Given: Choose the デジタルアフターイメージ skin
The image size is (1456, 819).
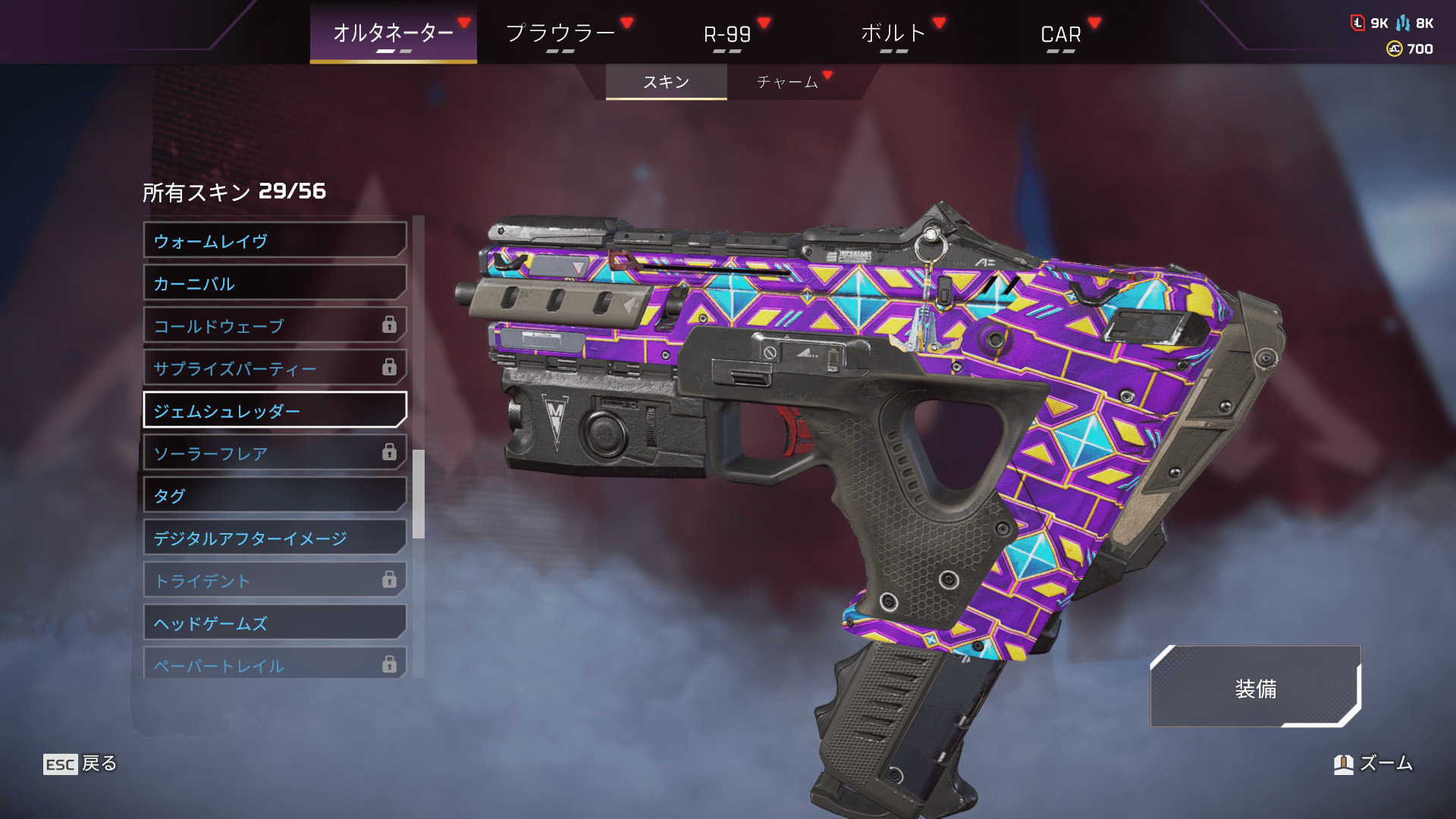Looking at the screenshot, I should pyautogui.click(x=275, y=538).
